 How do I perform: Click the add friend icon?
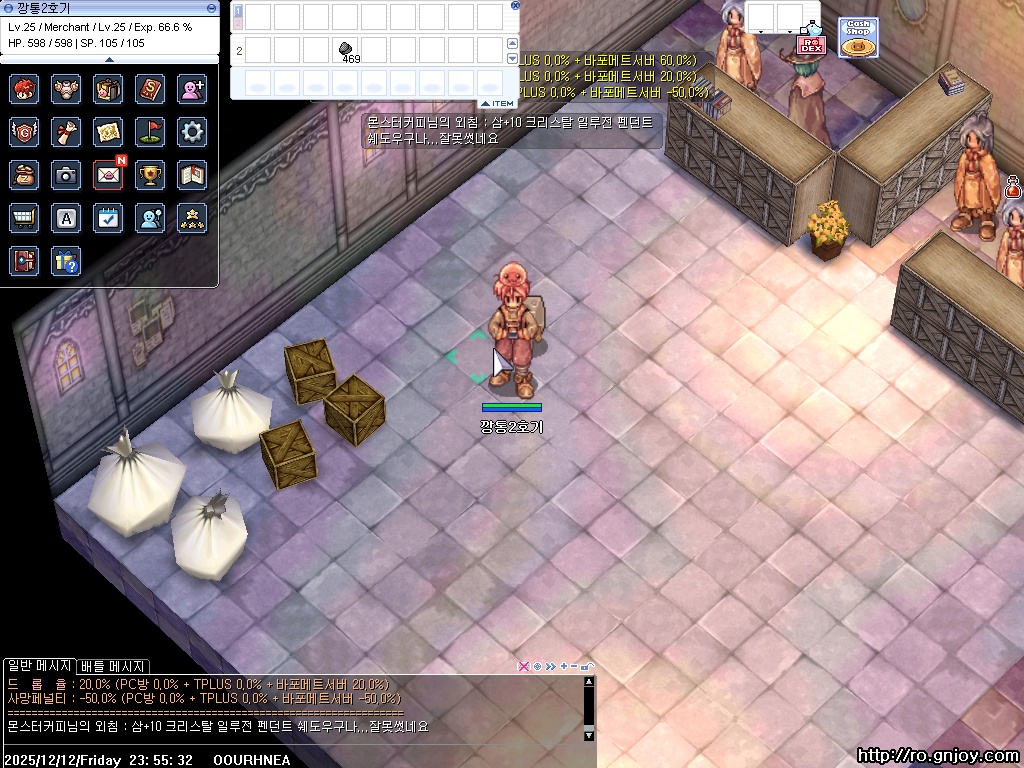(192, 89)
